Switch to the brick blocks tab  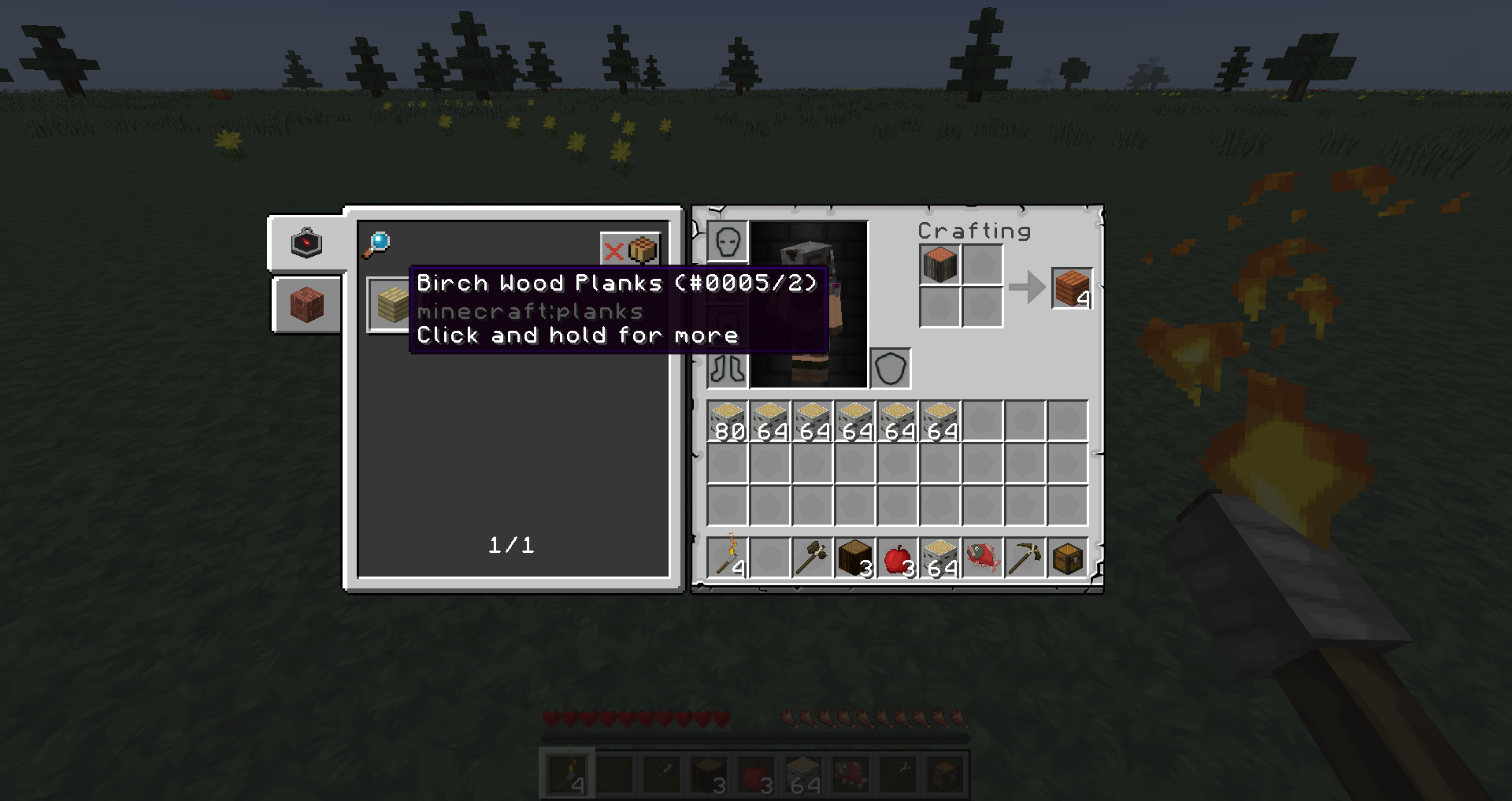pyautogui.click(x=306, y=305)
